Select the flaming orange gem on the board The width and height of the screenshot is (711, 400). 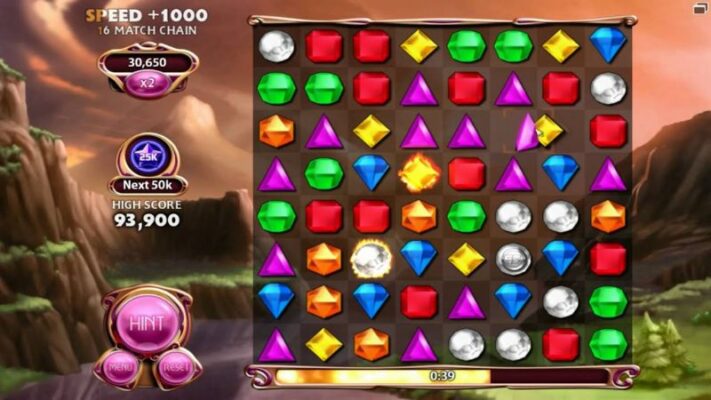(x=418, y=173)
